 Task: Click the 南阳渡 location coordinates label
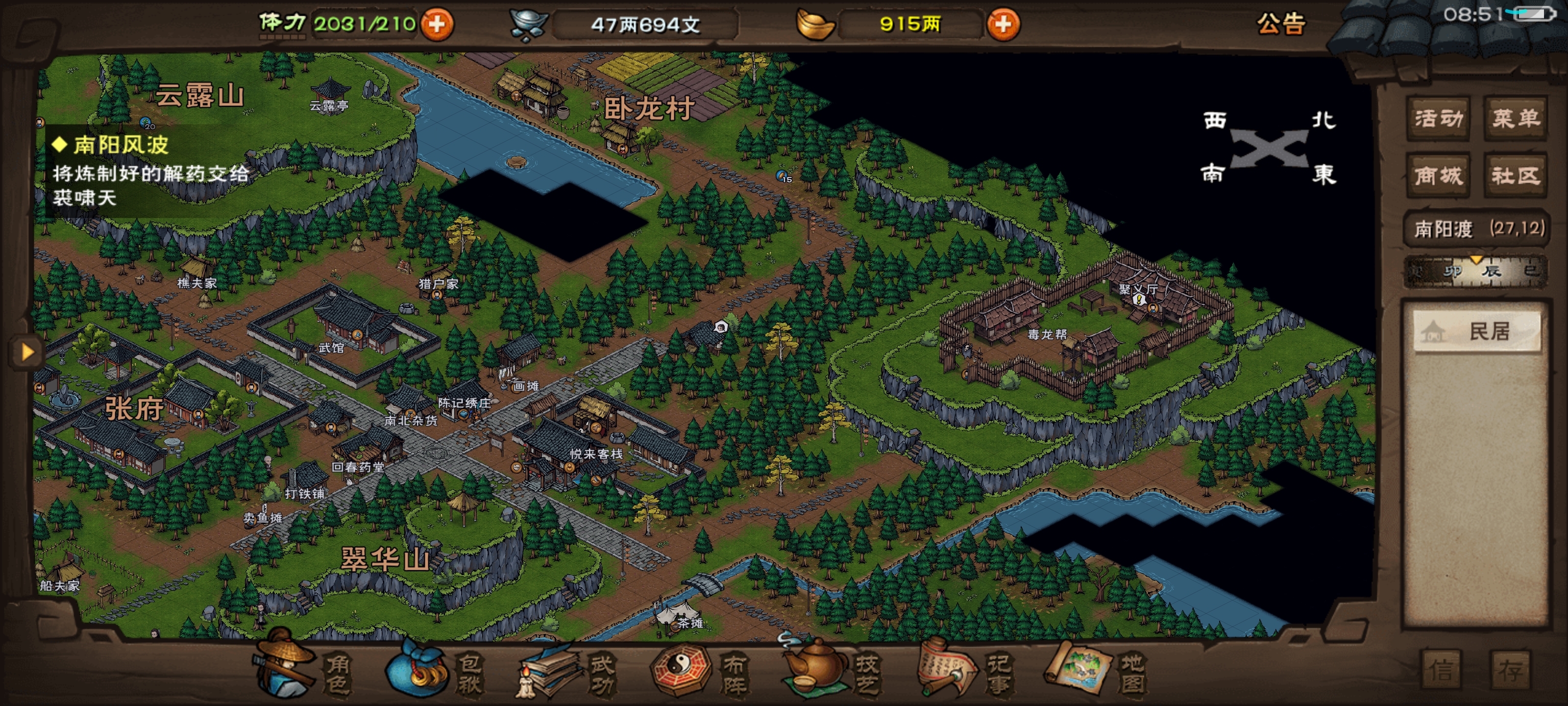(x=1478, y=228)
